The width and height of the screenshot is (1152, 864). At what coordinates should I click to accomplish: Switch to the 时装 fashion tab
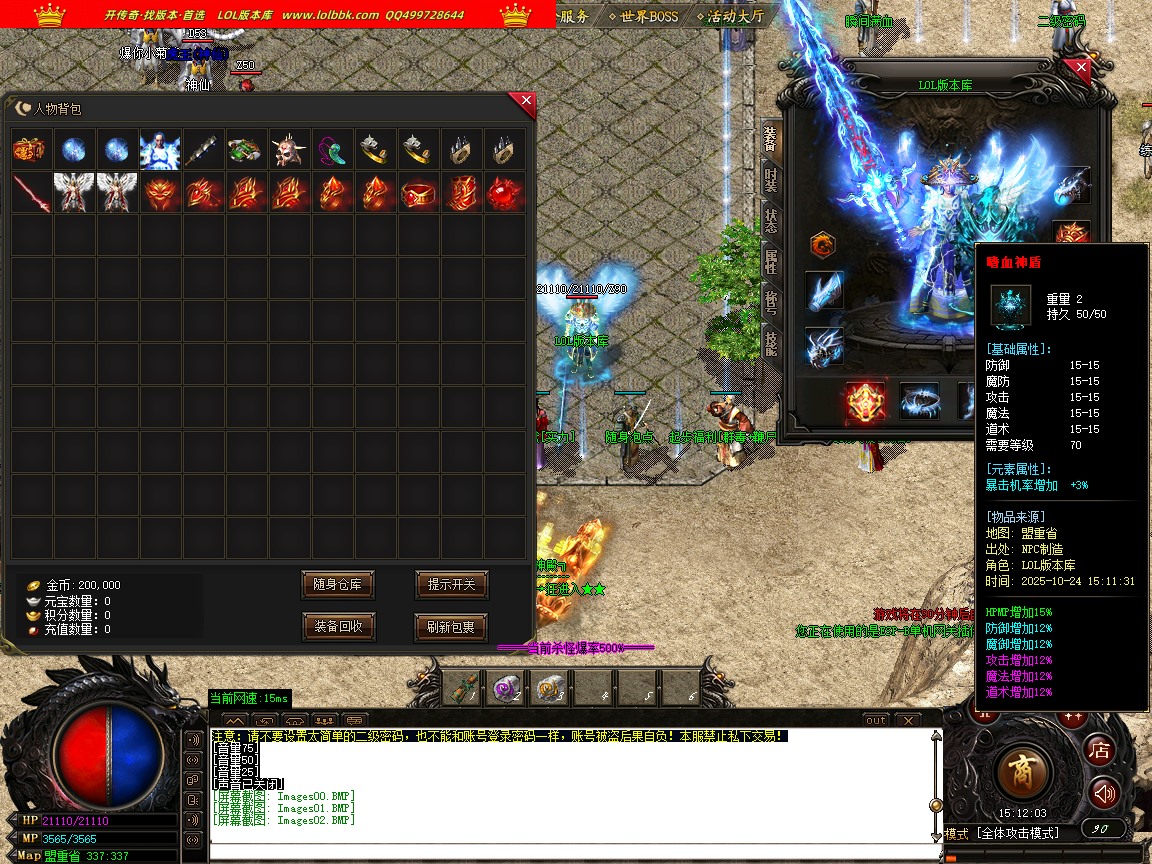(x=770, y=180)
